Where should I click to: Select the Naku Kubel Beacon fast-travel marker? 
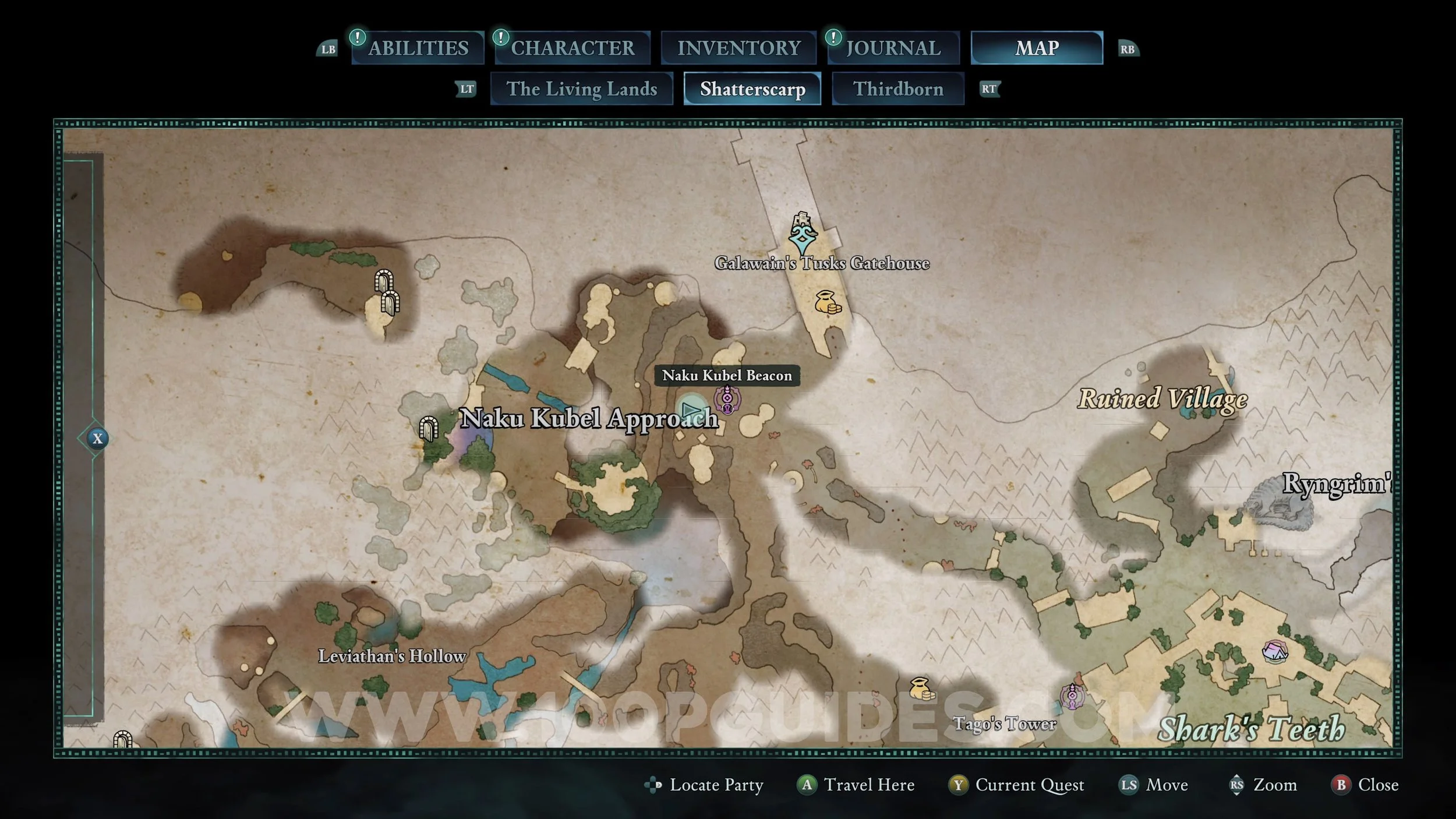coord(727,400)
